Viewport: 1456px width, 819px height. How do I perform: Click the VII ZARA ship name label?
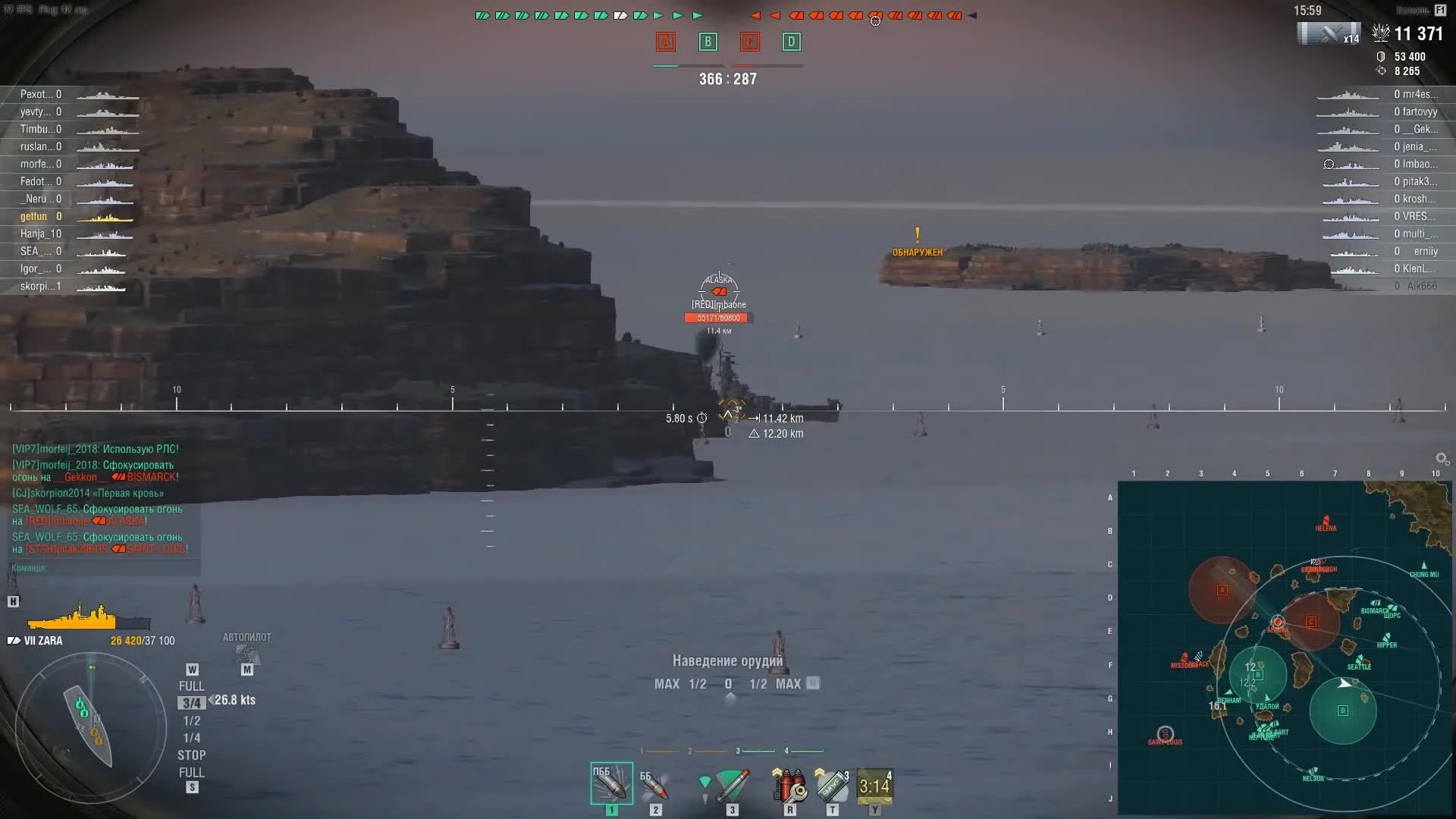tap(42, 640)
